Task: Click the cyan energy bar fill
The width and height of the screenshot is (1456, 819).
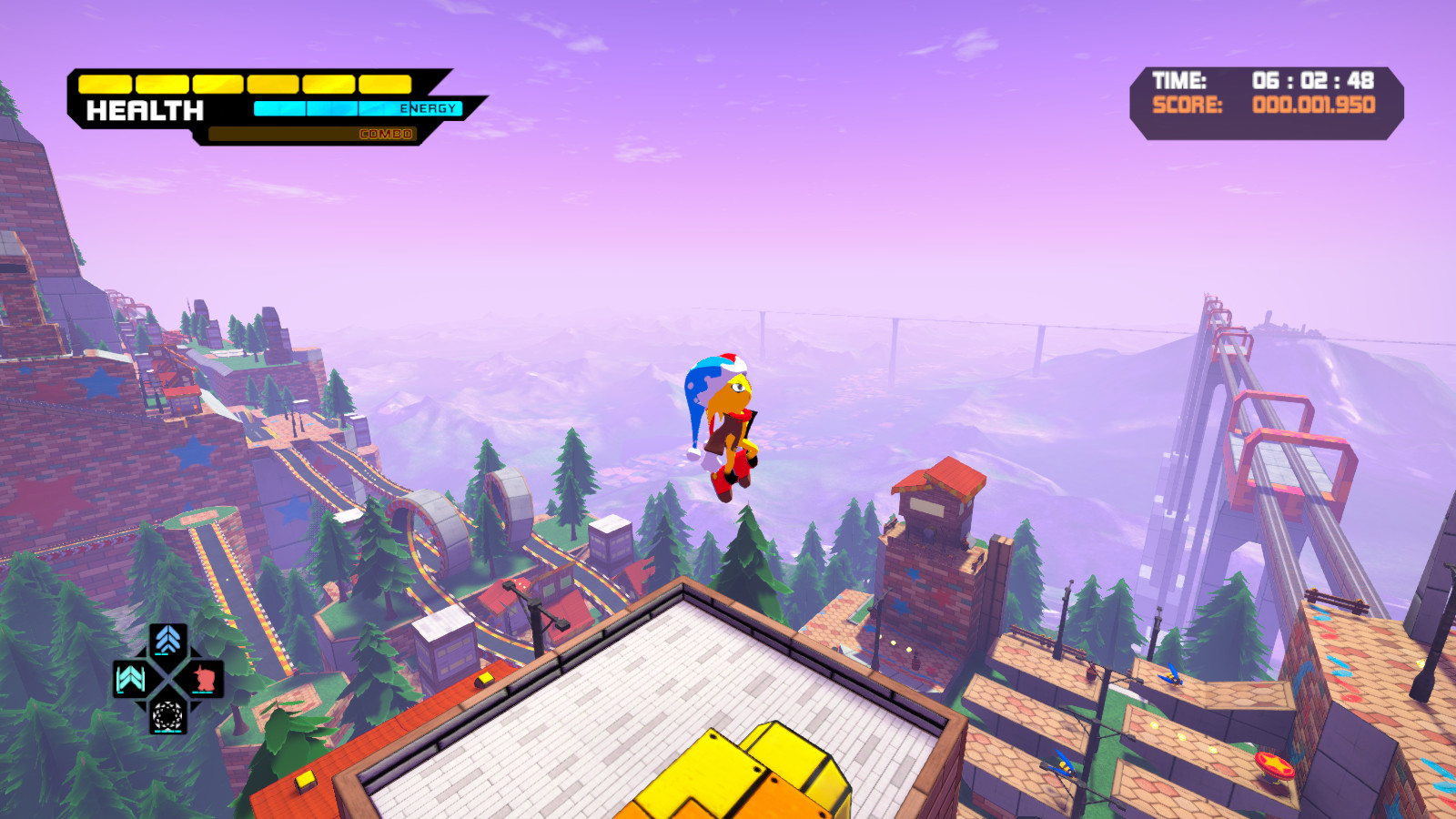Action: tap(273, 106)
